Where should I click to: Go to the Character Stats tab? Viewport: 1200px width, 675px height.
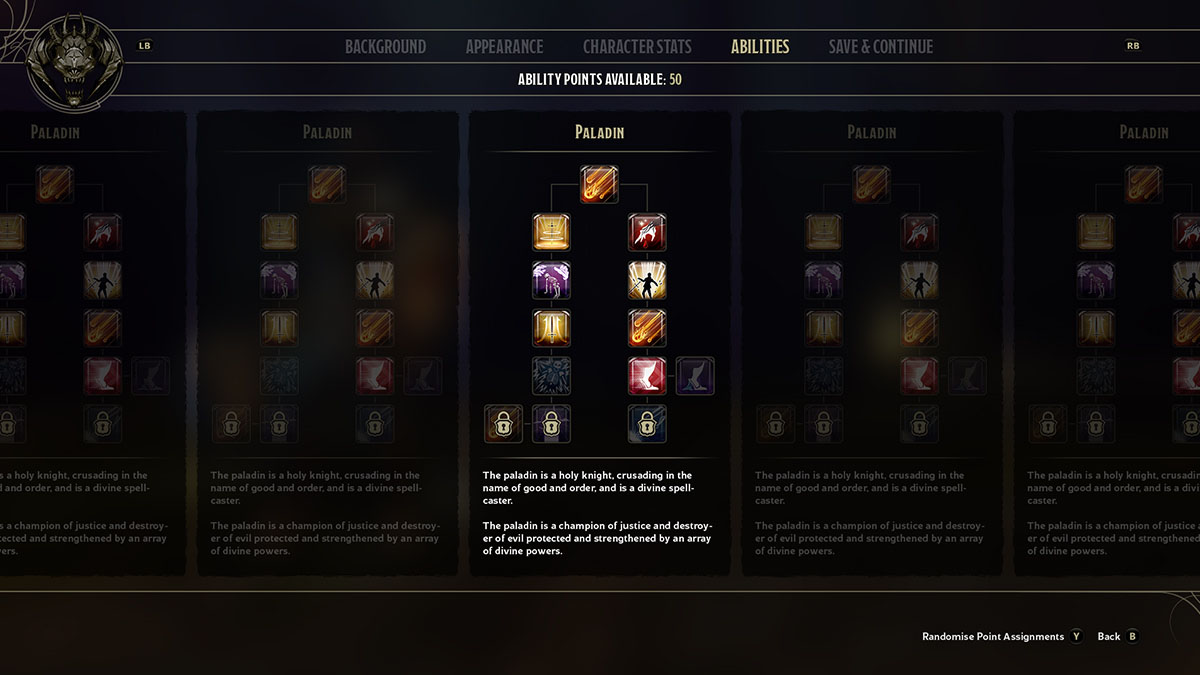tap(636, 47)
